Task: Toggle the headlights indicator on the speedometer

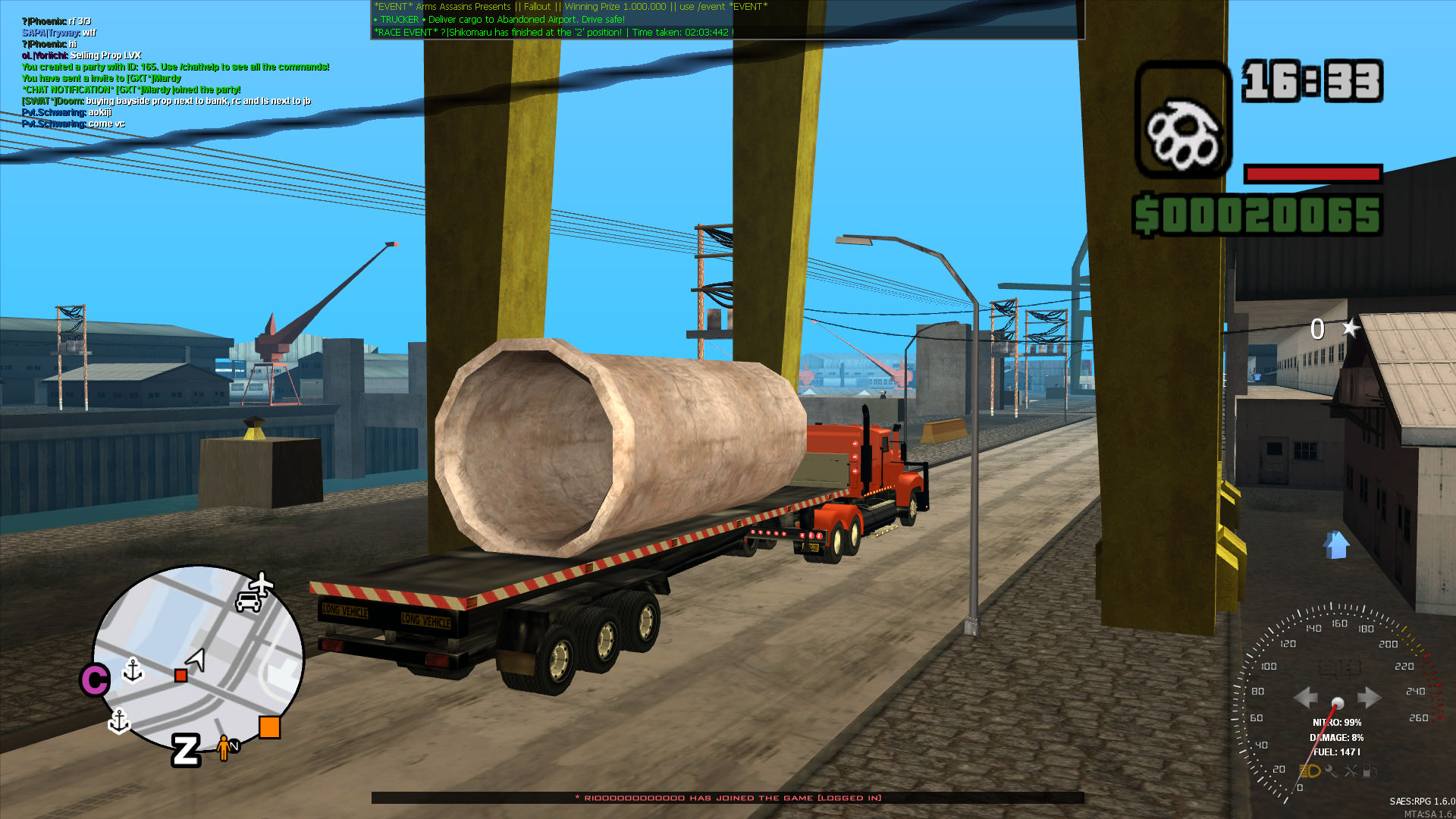Action: point(1310,772)
